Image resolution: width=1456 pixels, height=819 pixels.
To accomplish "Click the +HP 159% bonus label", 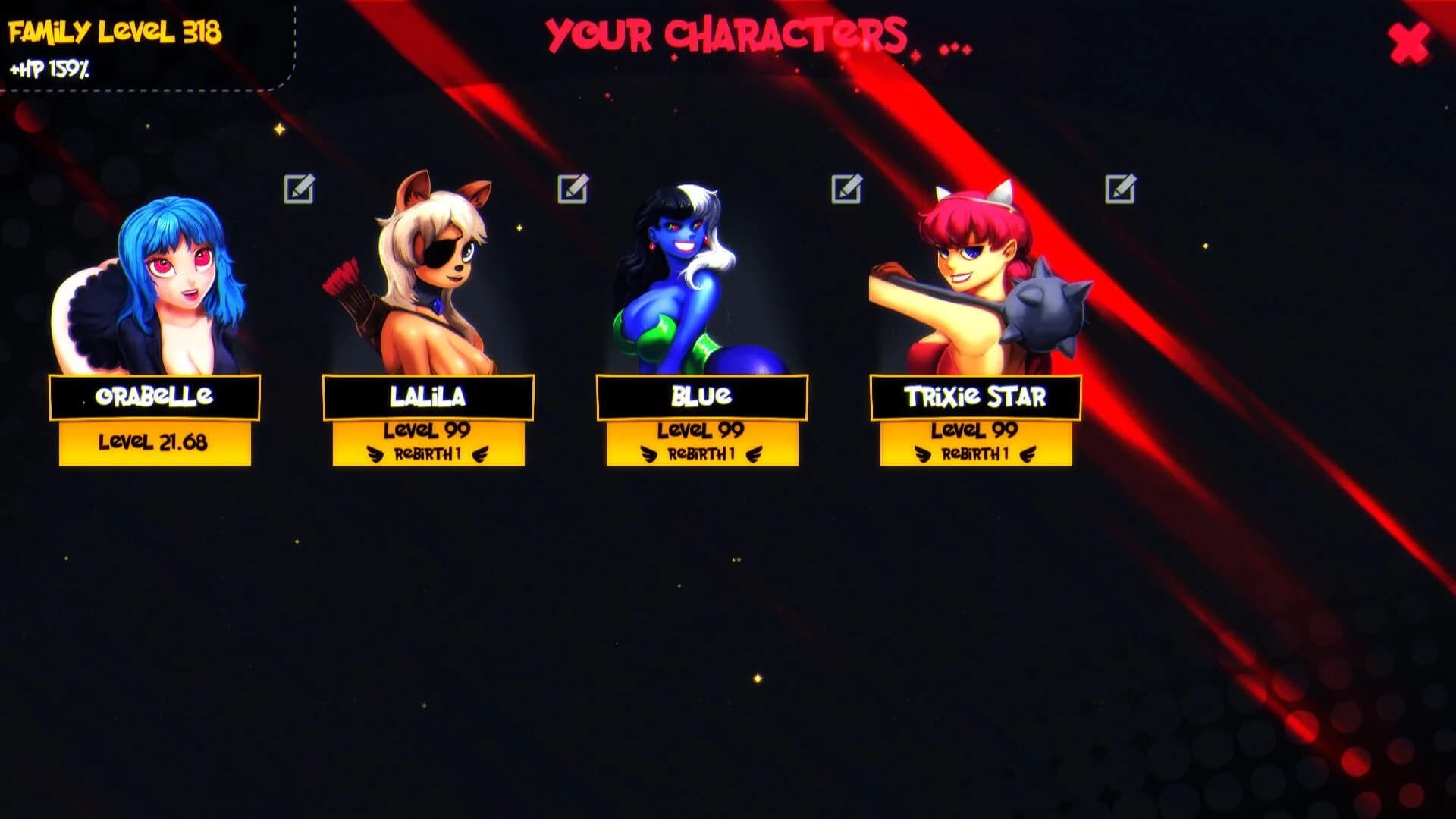I will tap(49, 72).
